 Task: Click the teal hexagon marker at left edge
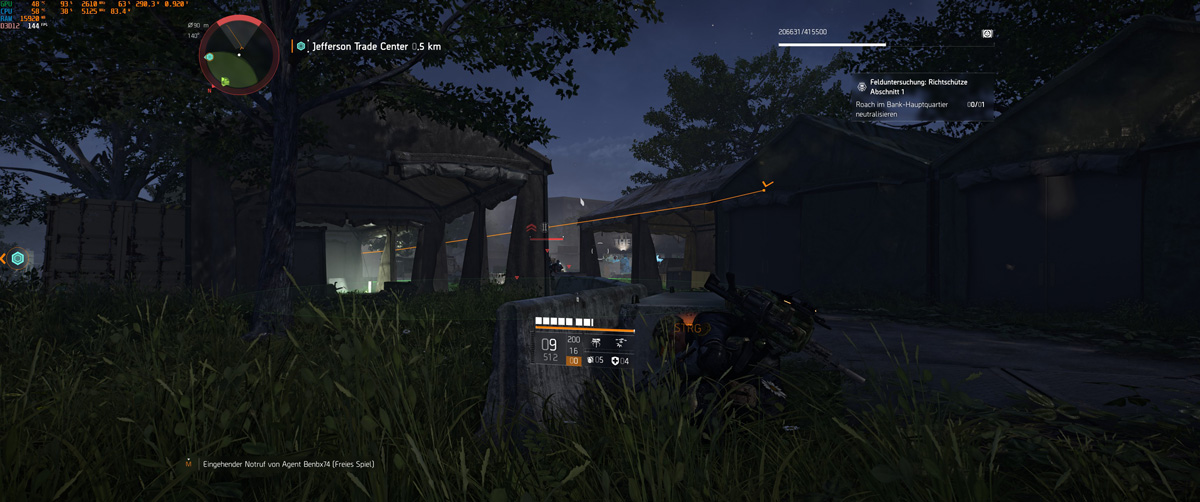click(x=18, y=259)
